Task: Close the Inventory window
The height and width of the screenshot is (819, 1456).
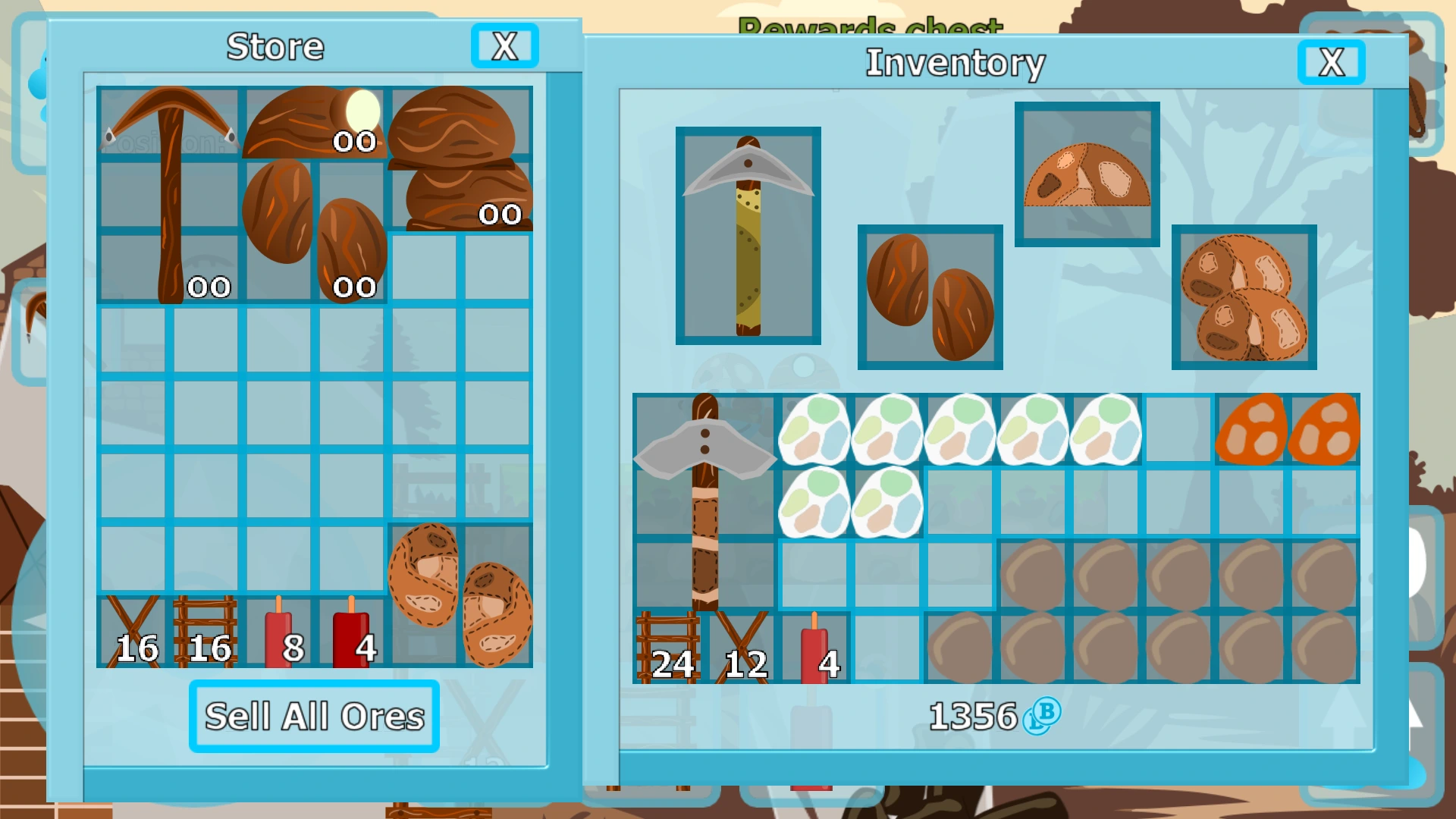Action: coord(1331,63)
